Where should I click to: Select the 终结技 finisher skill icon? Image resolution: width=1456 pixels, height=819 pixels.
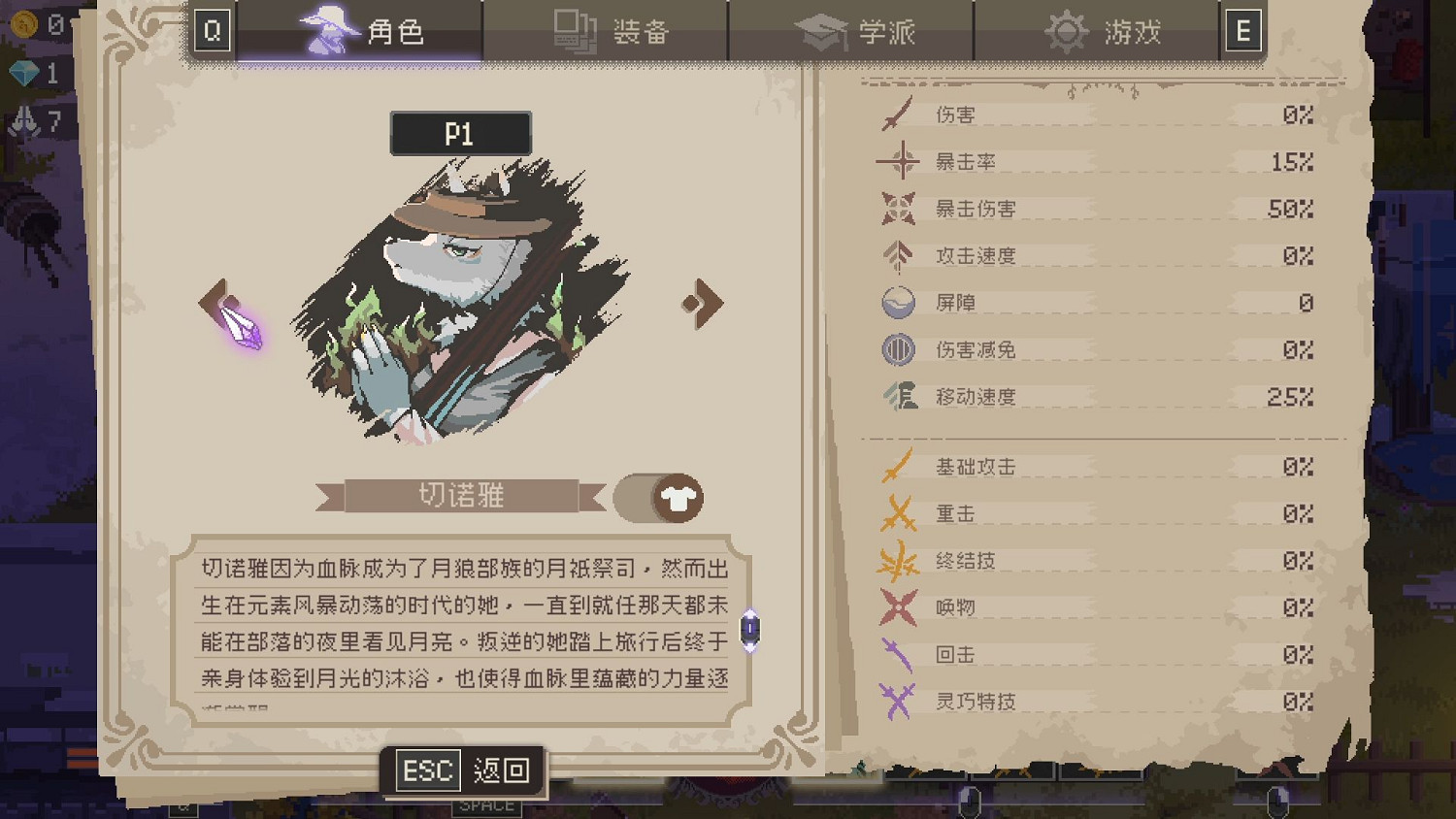click(899, 561)
